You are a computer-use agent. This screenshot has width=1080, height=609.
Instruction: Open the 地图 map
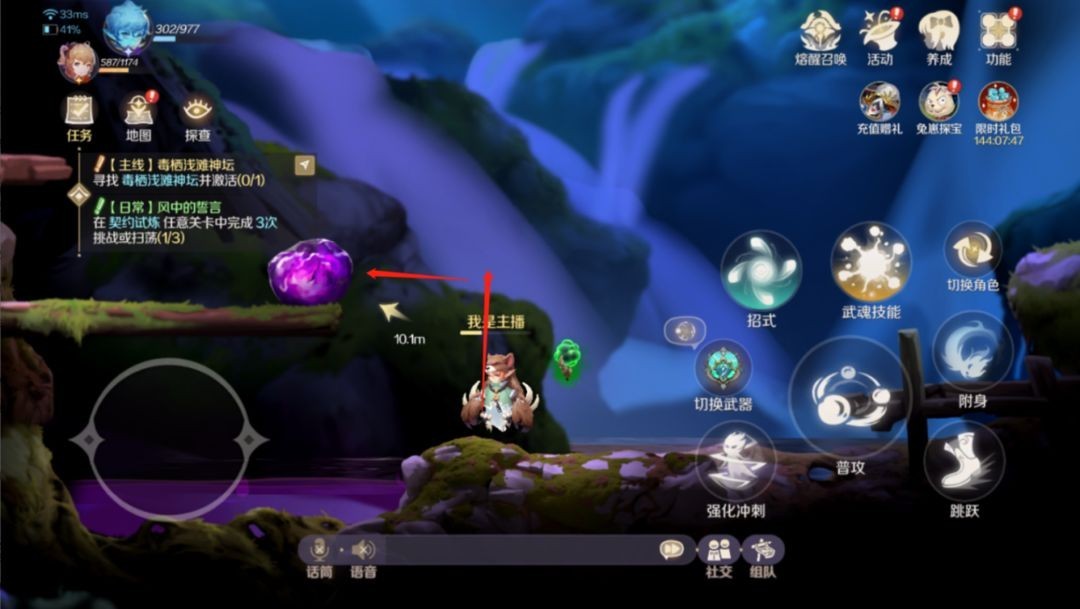138,111
